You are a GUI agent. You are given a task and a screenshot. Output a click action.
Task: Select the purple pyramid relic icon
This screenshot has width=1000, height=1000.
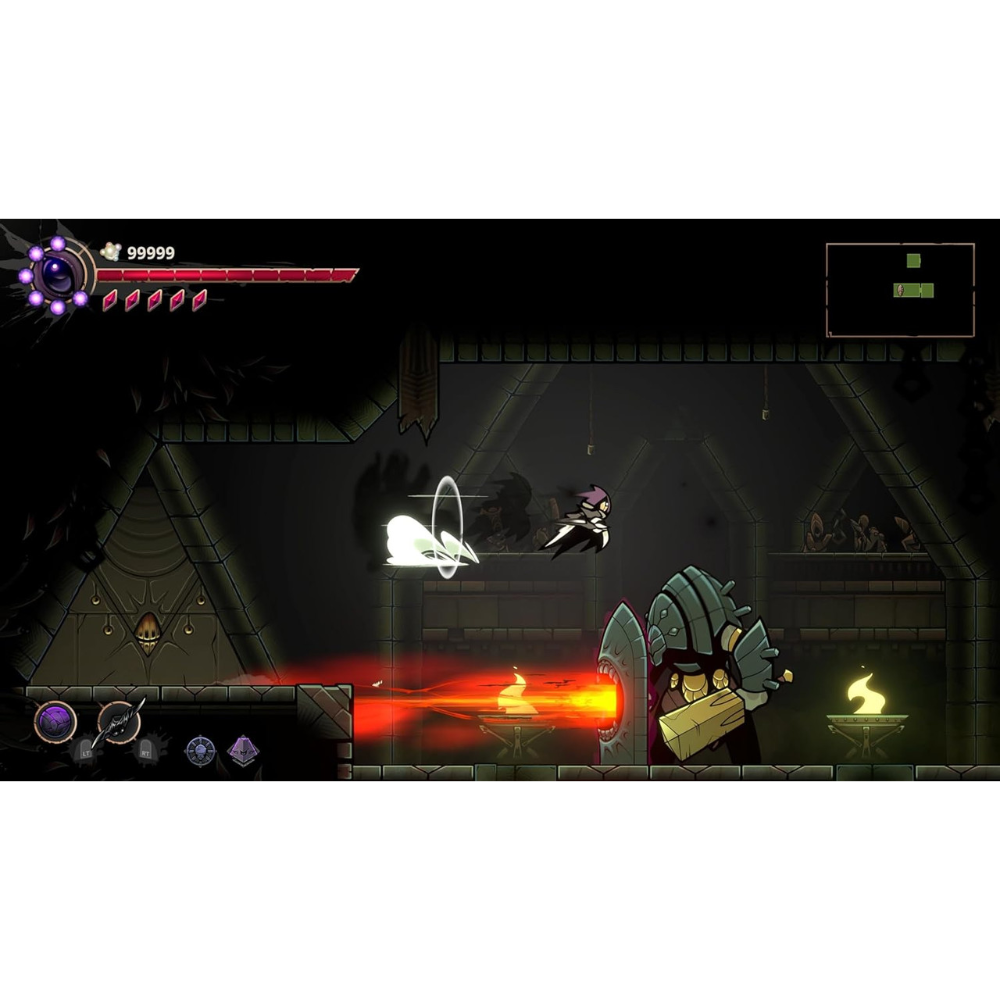(243, 749)
